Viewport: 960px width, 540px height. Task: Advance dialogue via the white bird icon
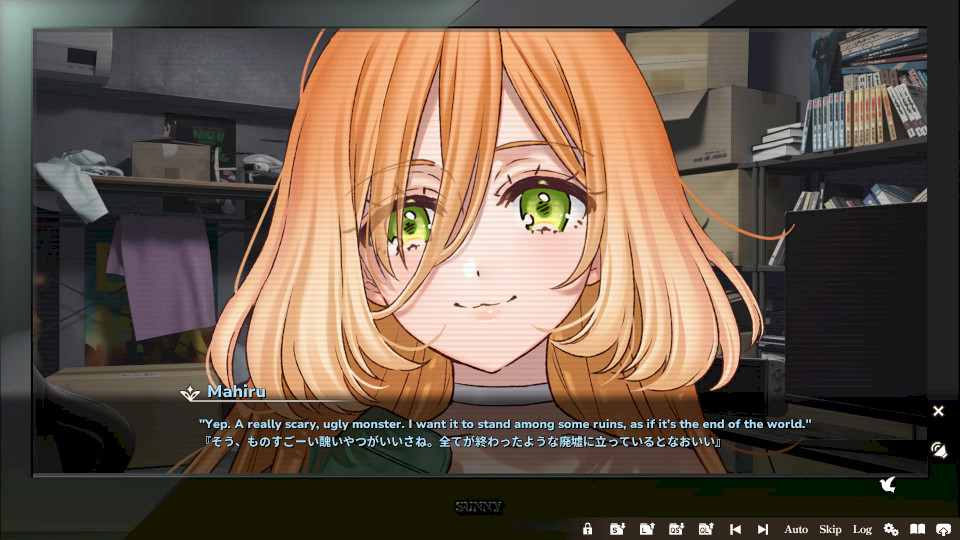(x=886, y=485)
